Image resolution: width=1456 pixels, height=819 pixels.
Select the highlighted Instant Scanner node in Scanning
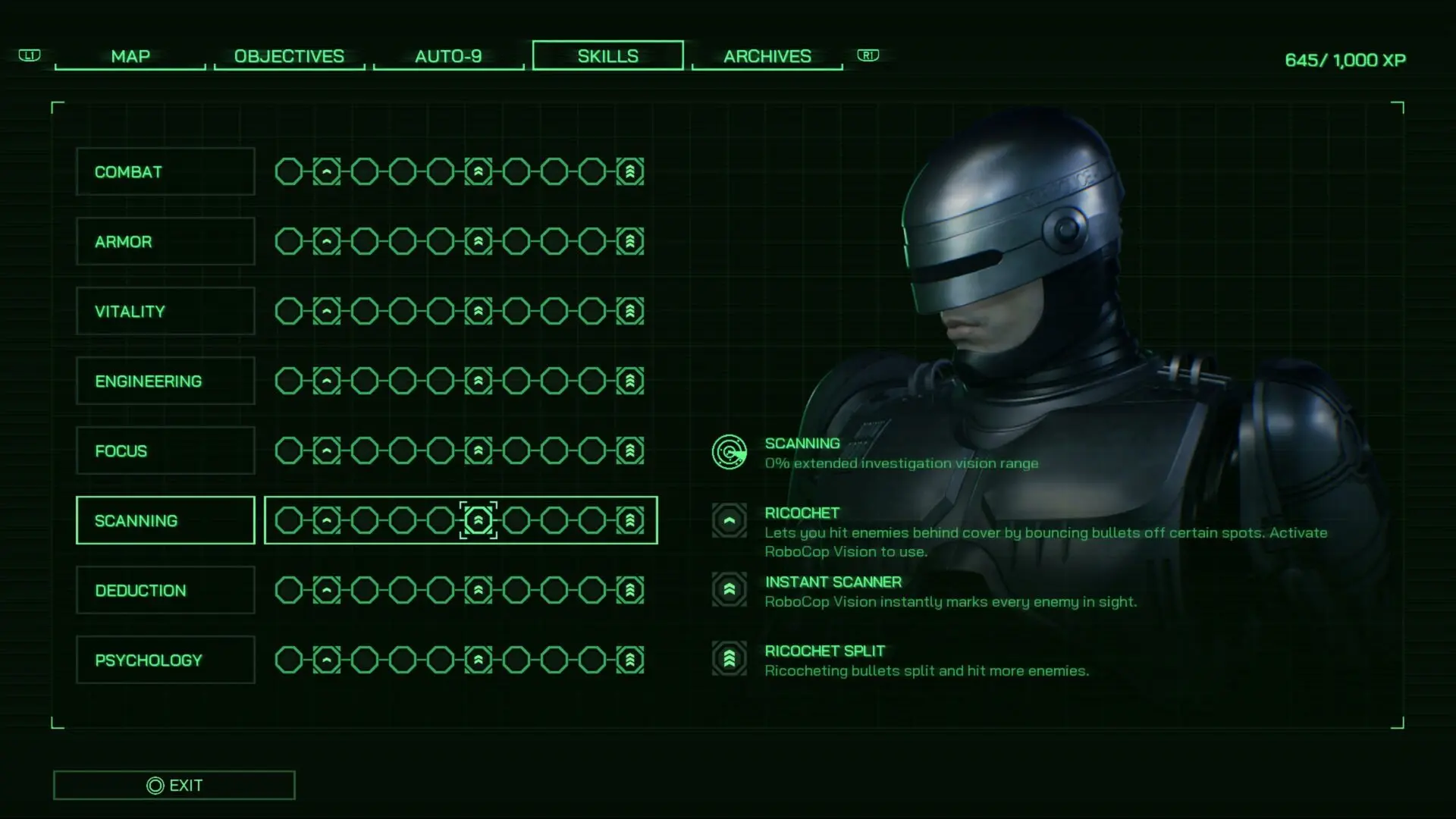tap(479, 520)
